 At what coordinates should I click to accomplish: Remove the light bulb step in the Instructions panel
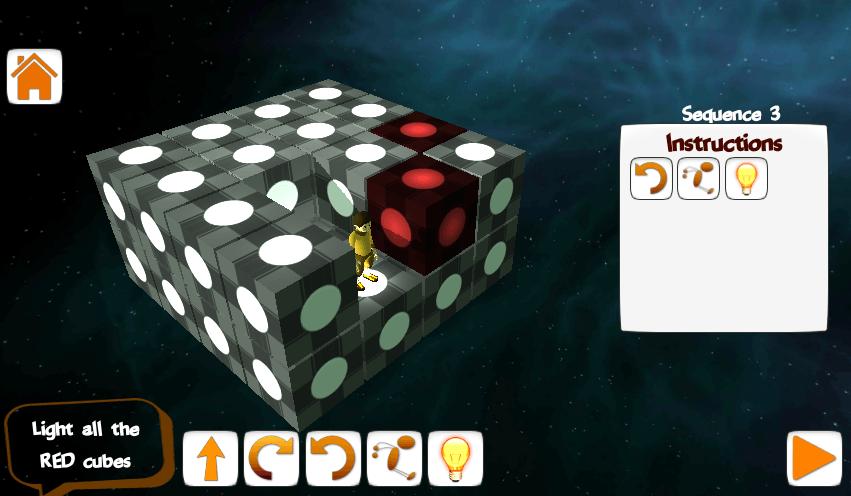(745, 179)
